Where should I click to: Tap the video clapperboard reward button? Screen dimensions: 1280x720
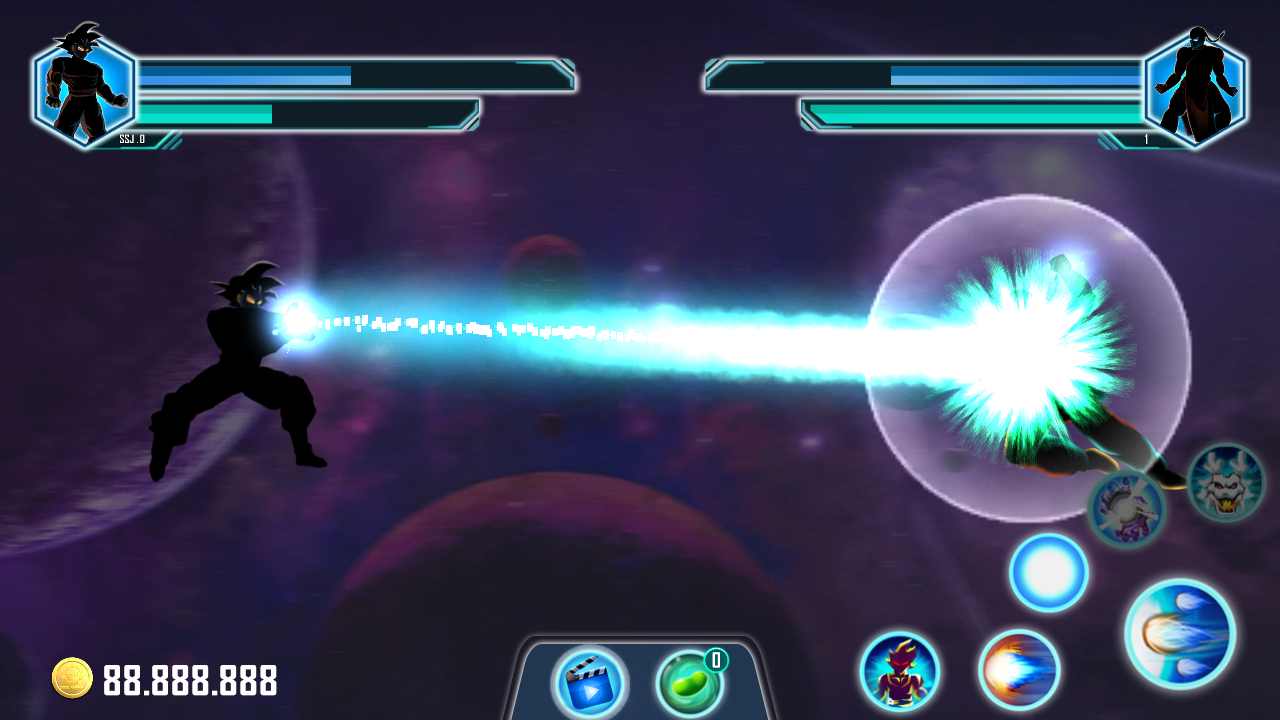589,683
